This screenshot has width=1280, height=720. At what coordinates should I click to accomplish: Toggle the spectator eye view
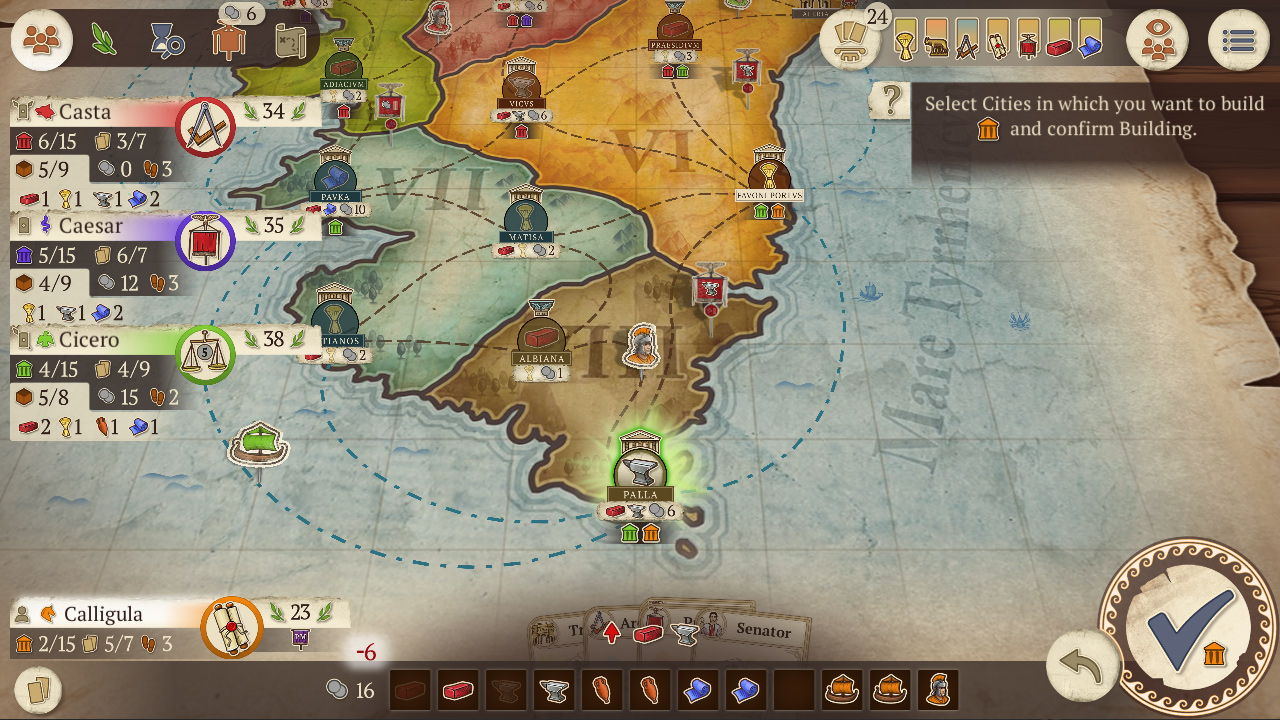click(1158, 40)
